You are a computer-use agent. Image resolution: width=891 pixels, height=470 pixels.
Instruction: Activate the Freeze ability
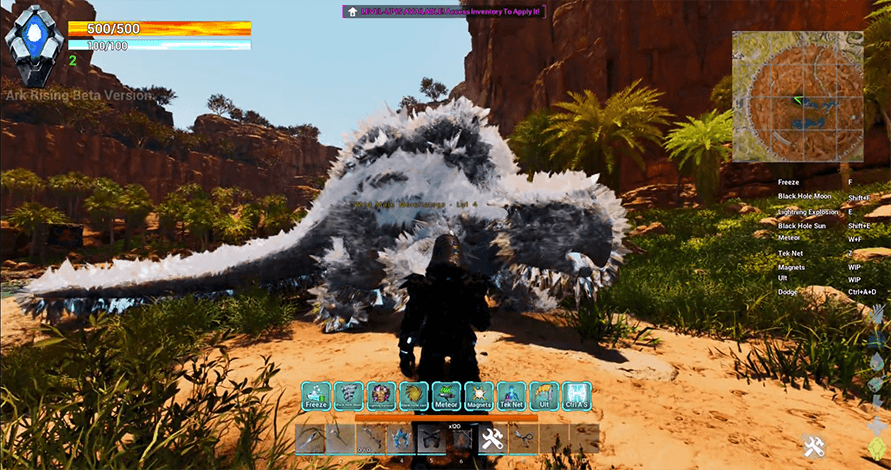[x=316, y=397]
